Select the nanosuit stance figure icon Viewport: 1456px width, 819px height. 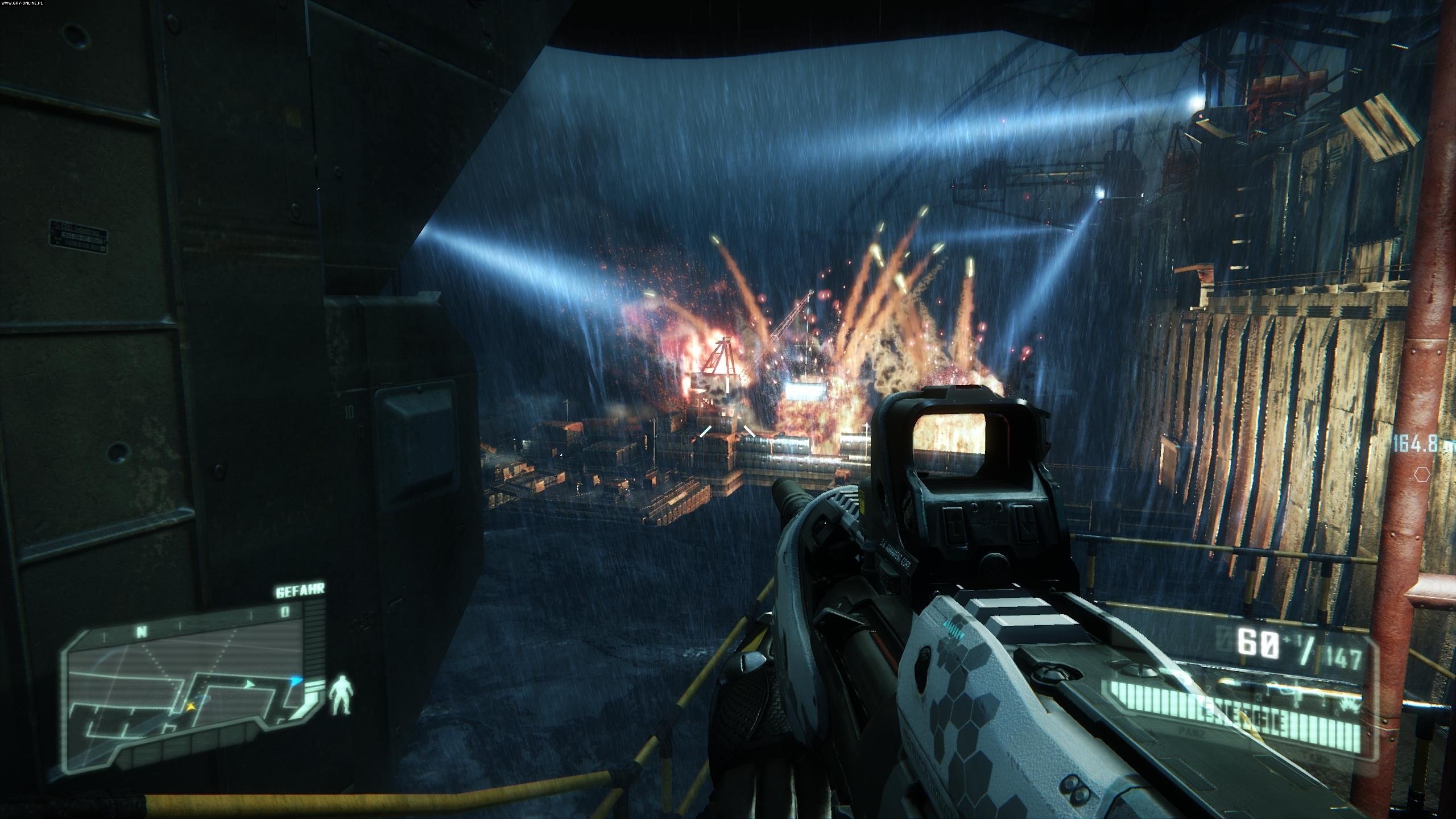[x=342, y=694]
